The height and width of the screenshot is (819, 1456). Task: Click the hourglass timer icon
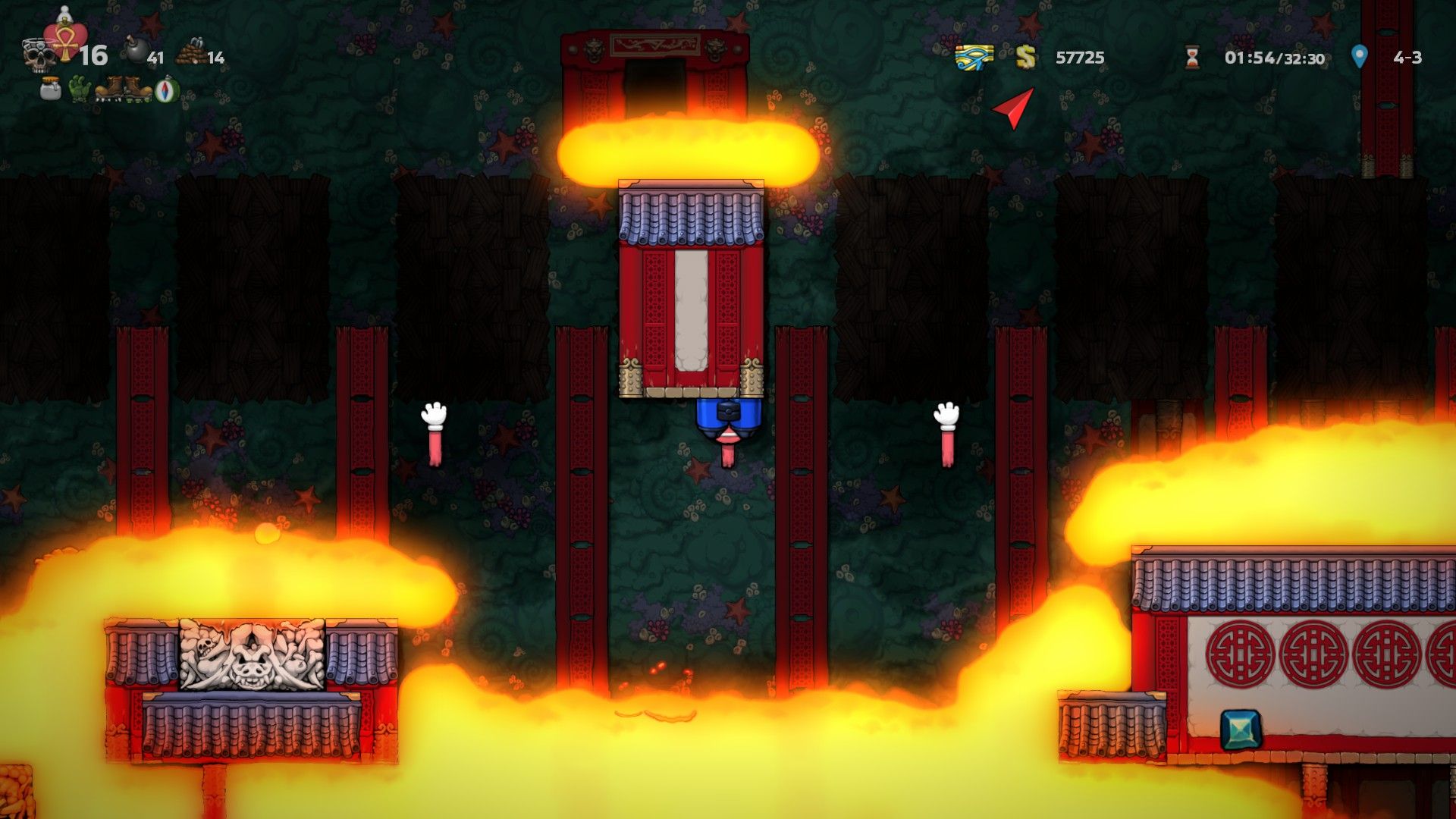point(1192,57)
